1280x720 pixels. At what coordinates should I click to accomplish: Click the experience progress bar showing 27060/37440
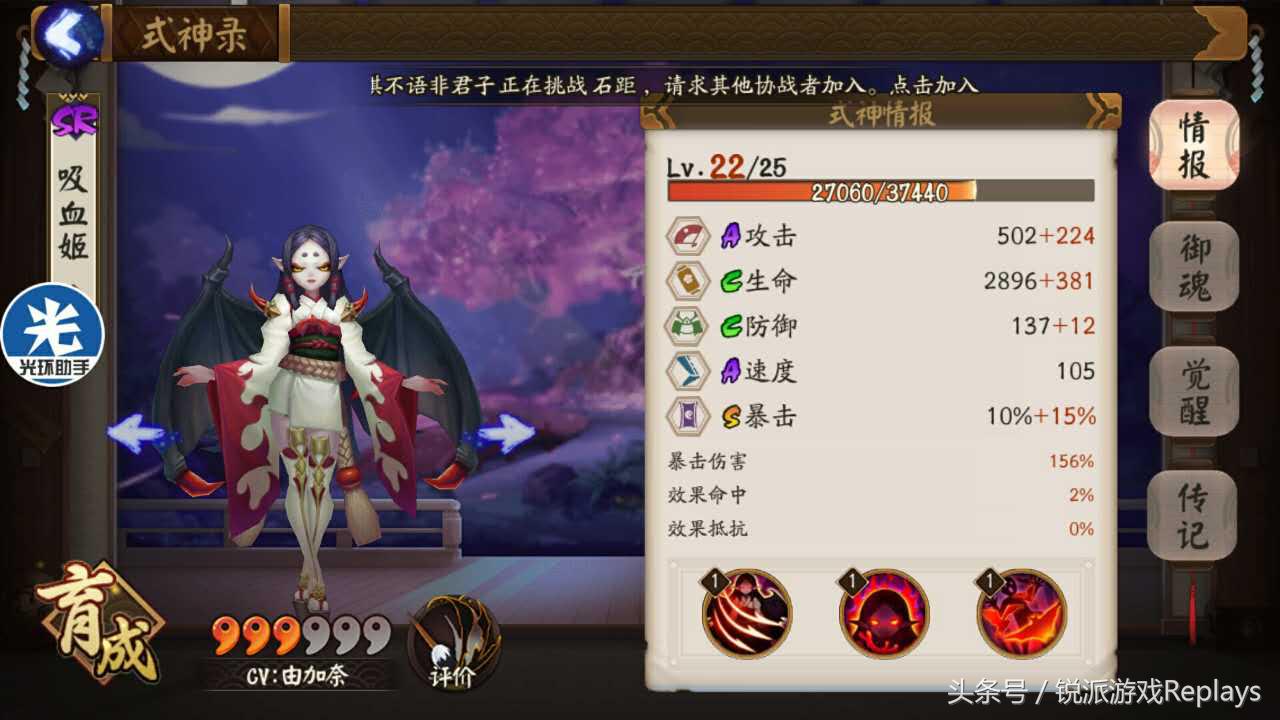[x=880, y=192]
